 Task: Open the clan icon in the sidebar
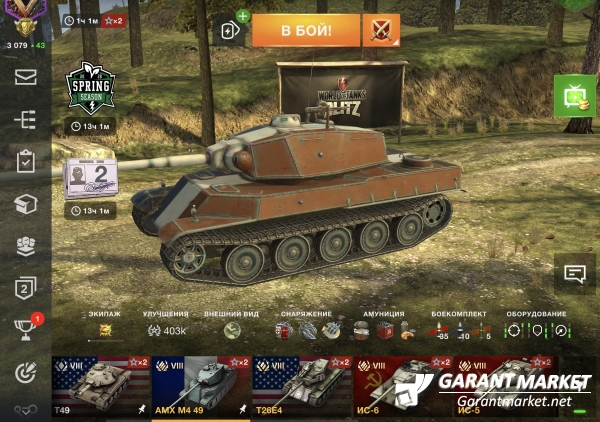pos(25,246)
